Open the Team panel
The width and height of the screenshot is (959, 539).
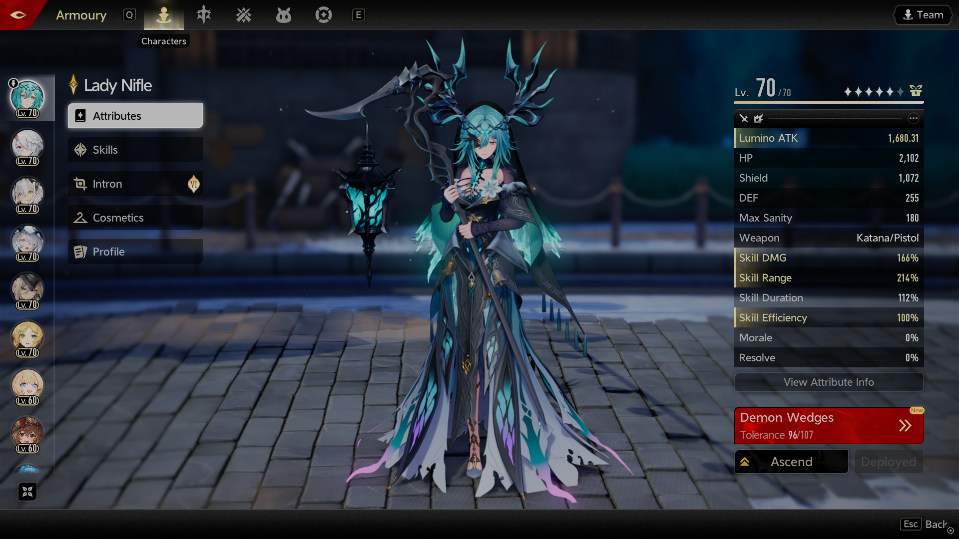[922, 15]
